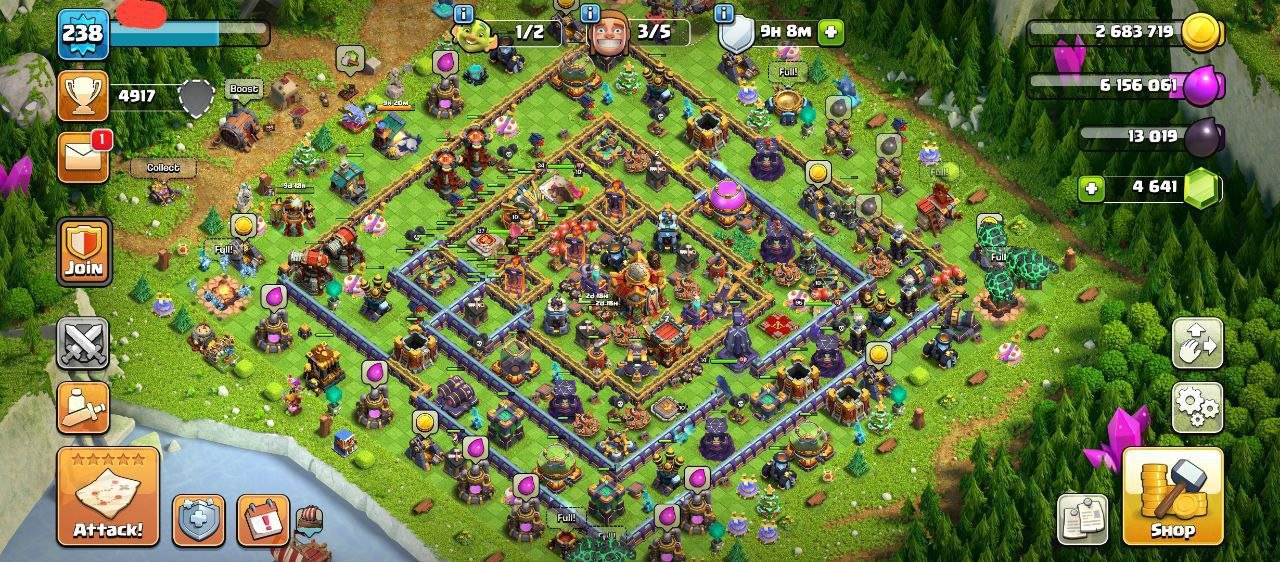This screenshot has width=1280, height=562.
Task: Open the Shop
Action: click(1172, 496)
